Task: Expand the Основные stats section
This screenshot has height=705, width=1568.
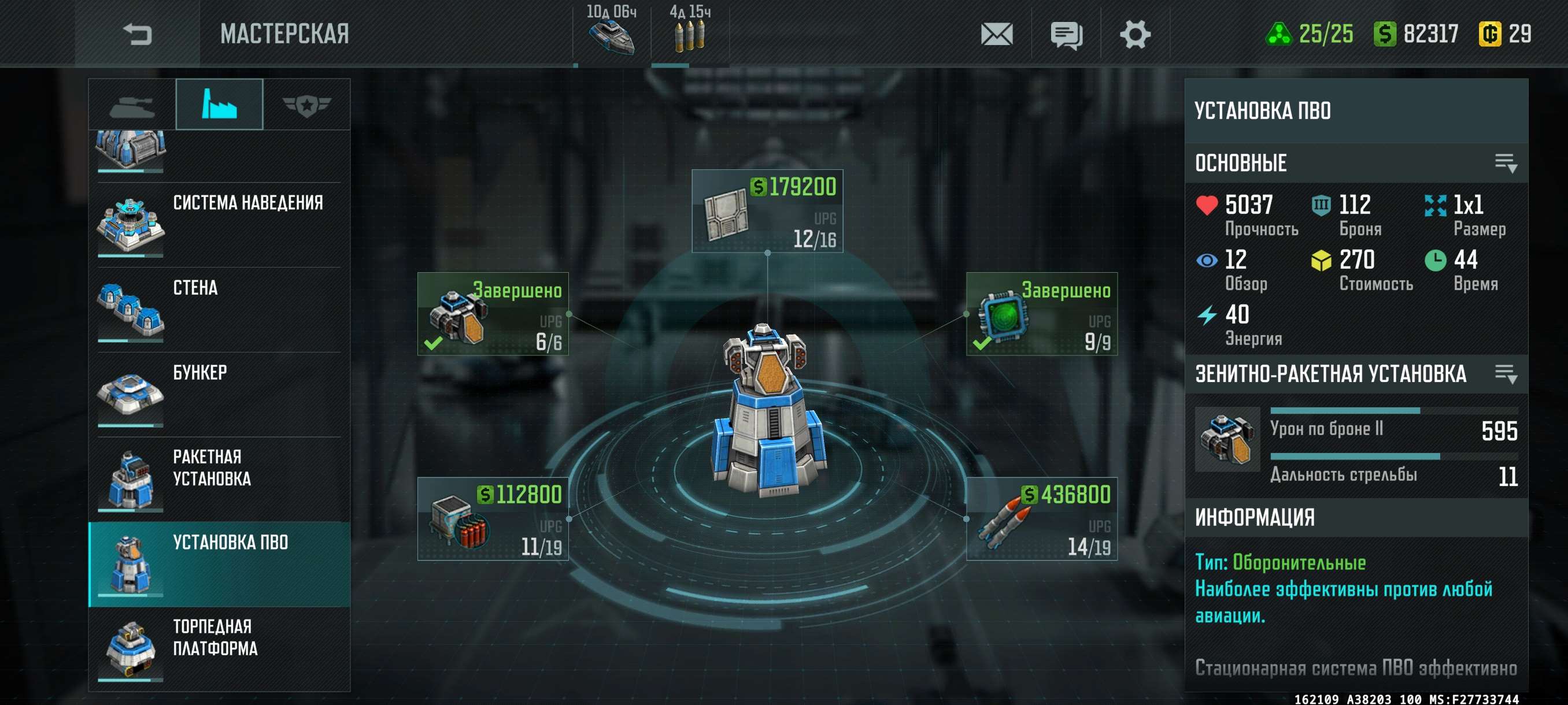Action: pos(1506,163)
